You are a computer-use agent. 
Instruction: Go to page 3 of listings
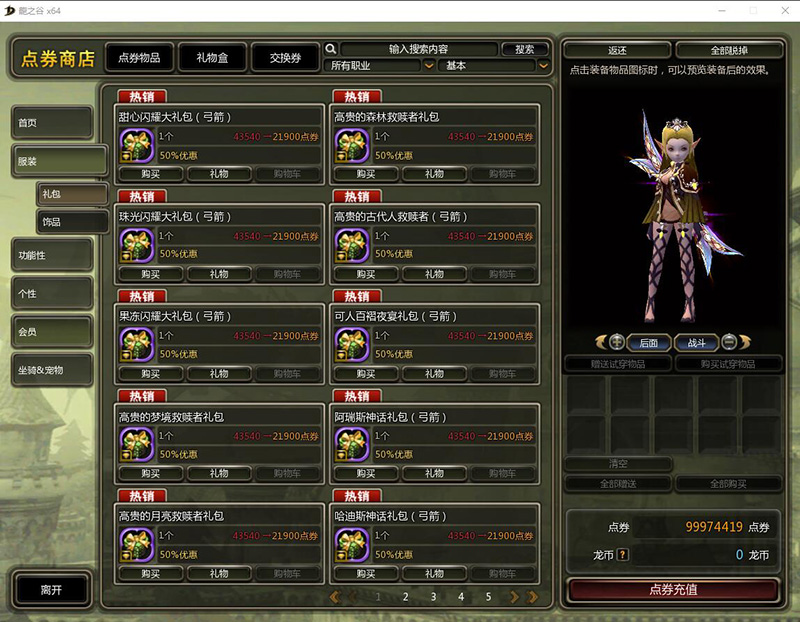pos(433,597)
